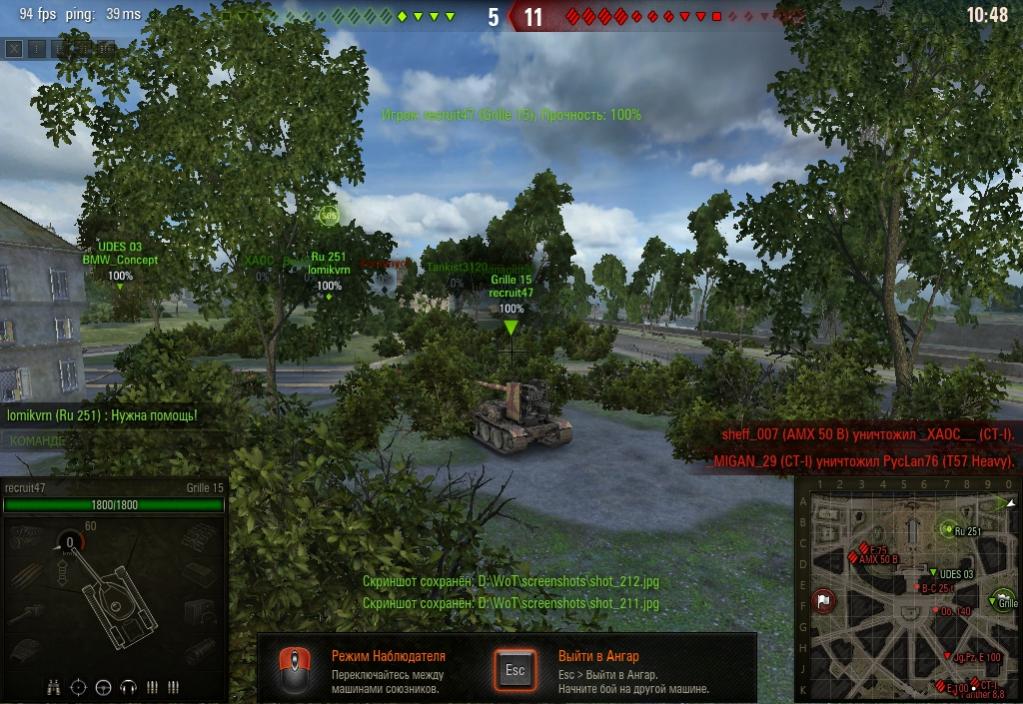The height and width of the screenshot is (704, 1023).
Task: Click the Jg.Pz. E 100 marker on the minimap
Action: 948,656
